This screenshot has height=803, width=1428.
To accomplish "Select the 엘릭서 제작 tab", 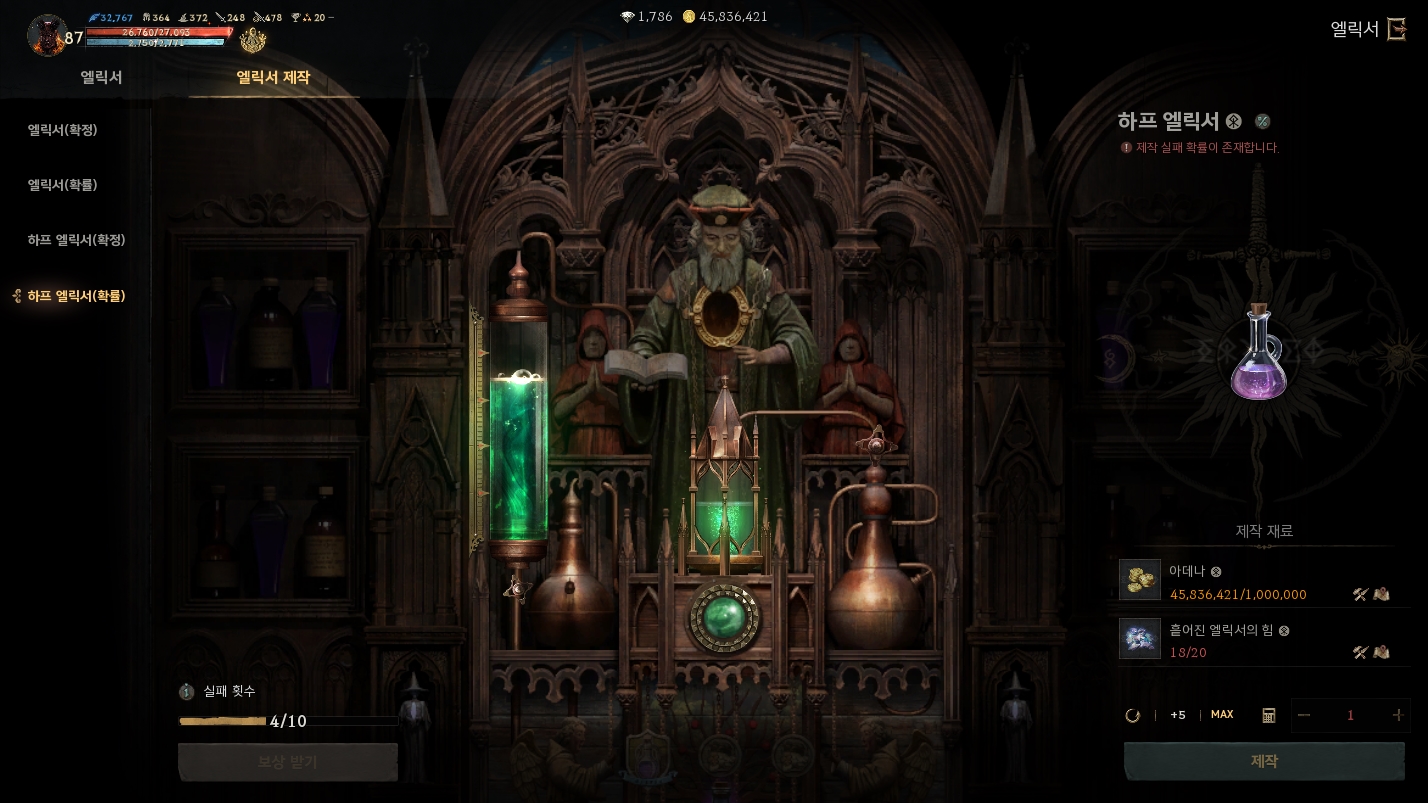I will 273,78.
